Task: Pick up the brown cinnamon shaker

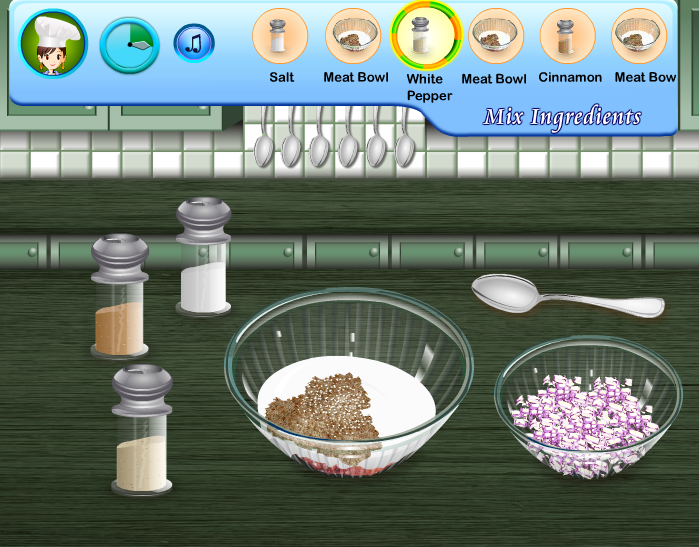Action: coord(120,296)
